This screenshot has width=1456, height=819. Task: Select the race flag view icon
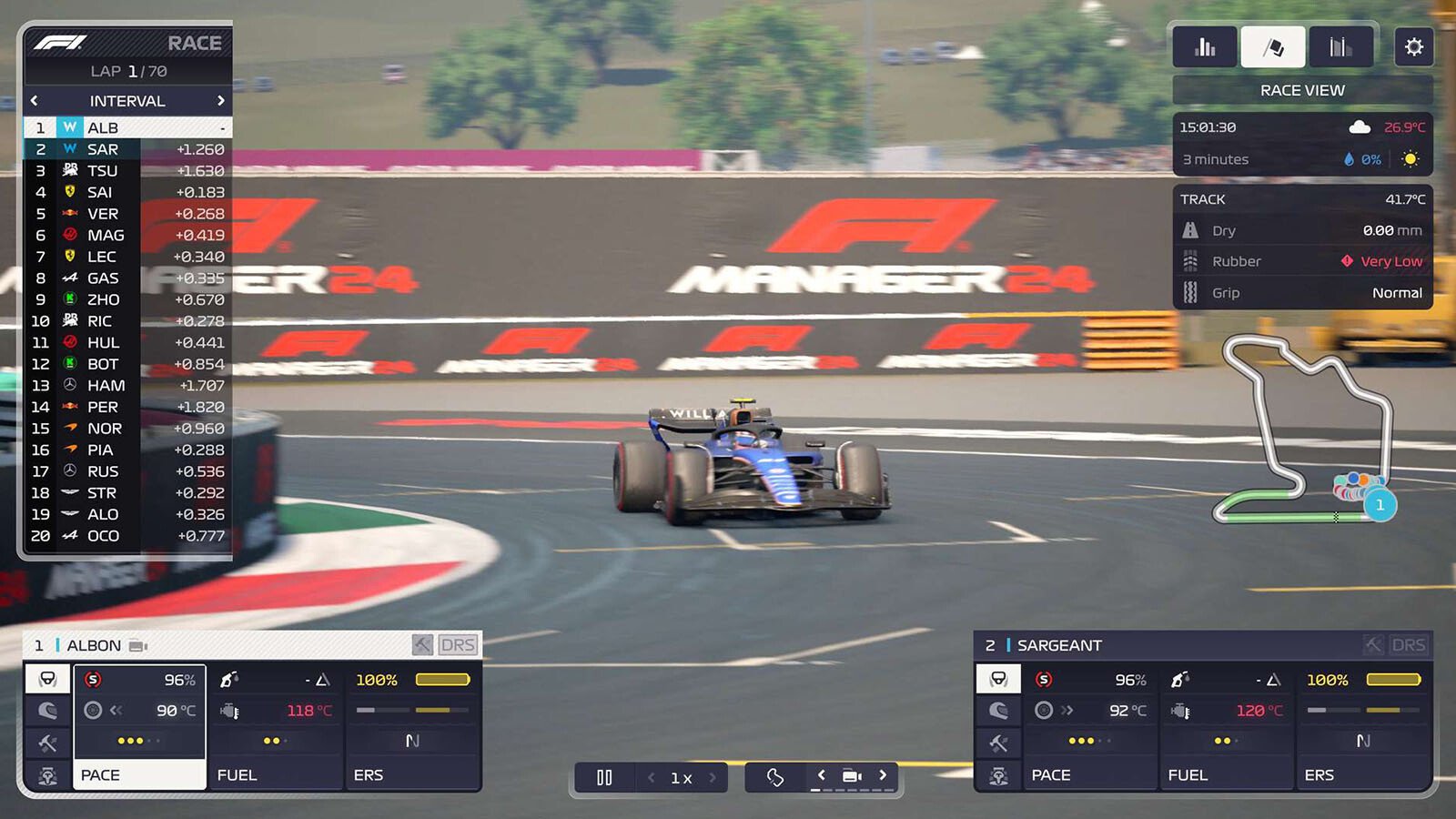pyautogui.click(x=1273, y=46)
